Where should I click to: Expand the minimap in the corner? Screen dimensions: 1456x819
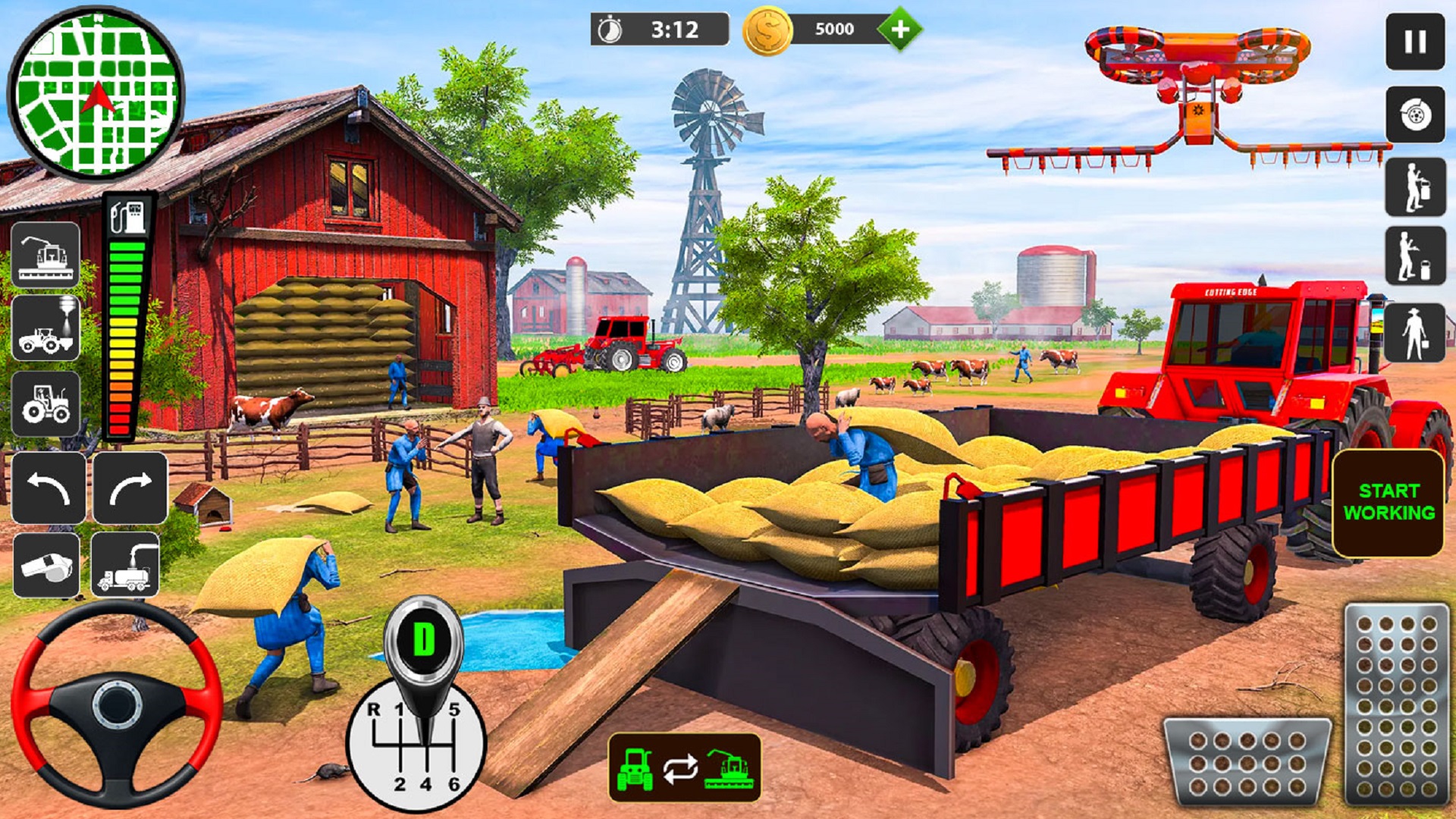(x=99, y=95)
